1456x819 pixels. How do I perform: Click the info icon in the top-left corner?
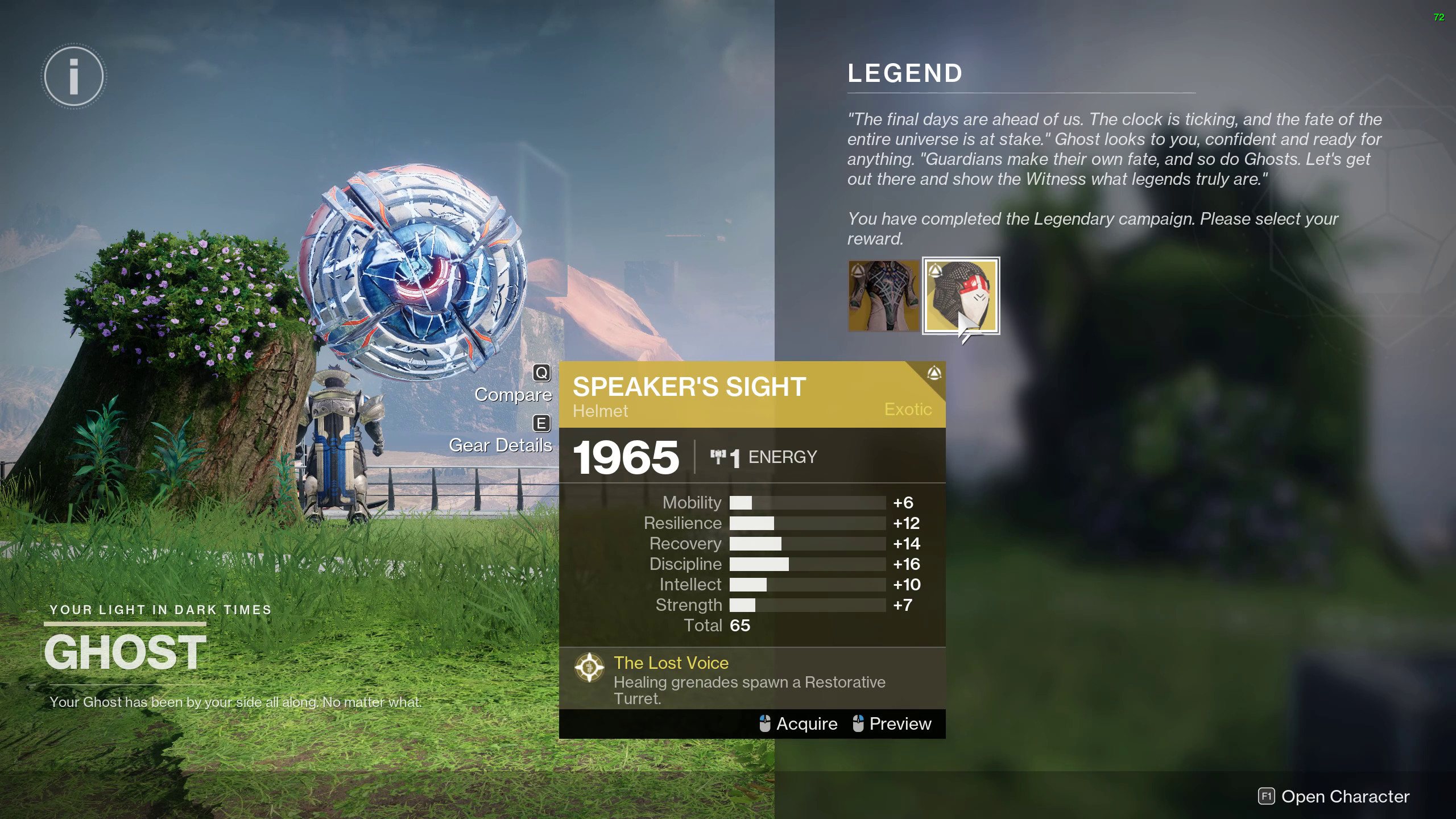click(72, 76)
